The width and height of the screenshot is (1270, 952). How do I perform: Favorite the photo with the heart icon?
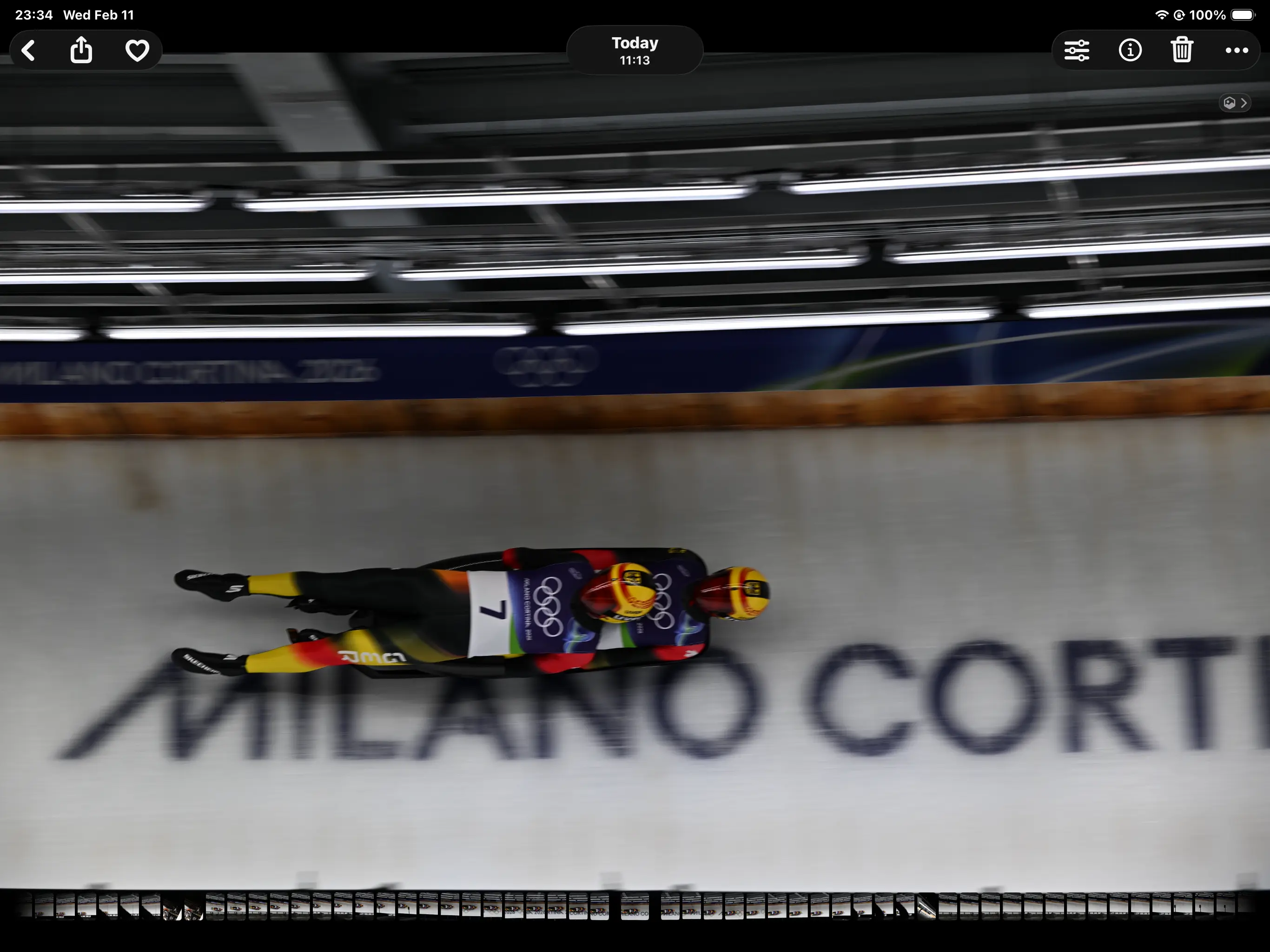137,51
